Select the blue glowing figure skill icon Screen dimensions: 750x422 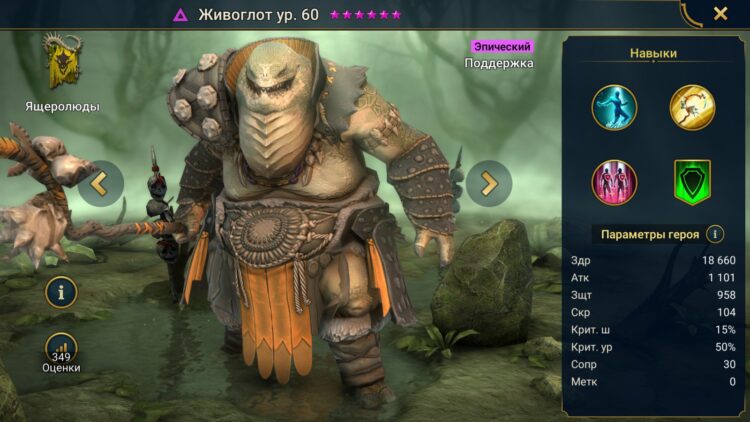click(613, 107)
